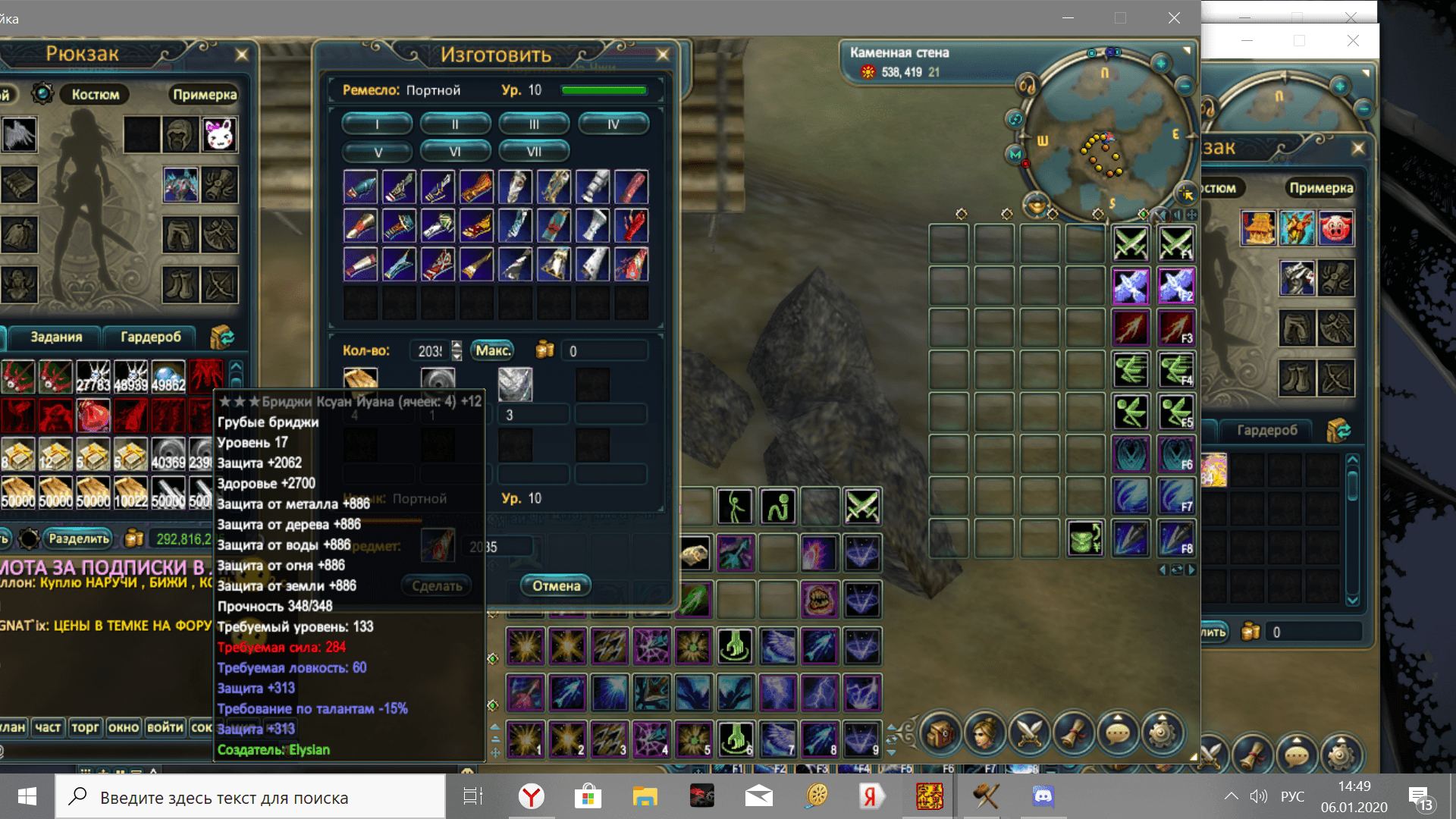The width and height of the screenshot is (1456, 819).
Task: Open the торг chat tab
Action: click(85, 726)
